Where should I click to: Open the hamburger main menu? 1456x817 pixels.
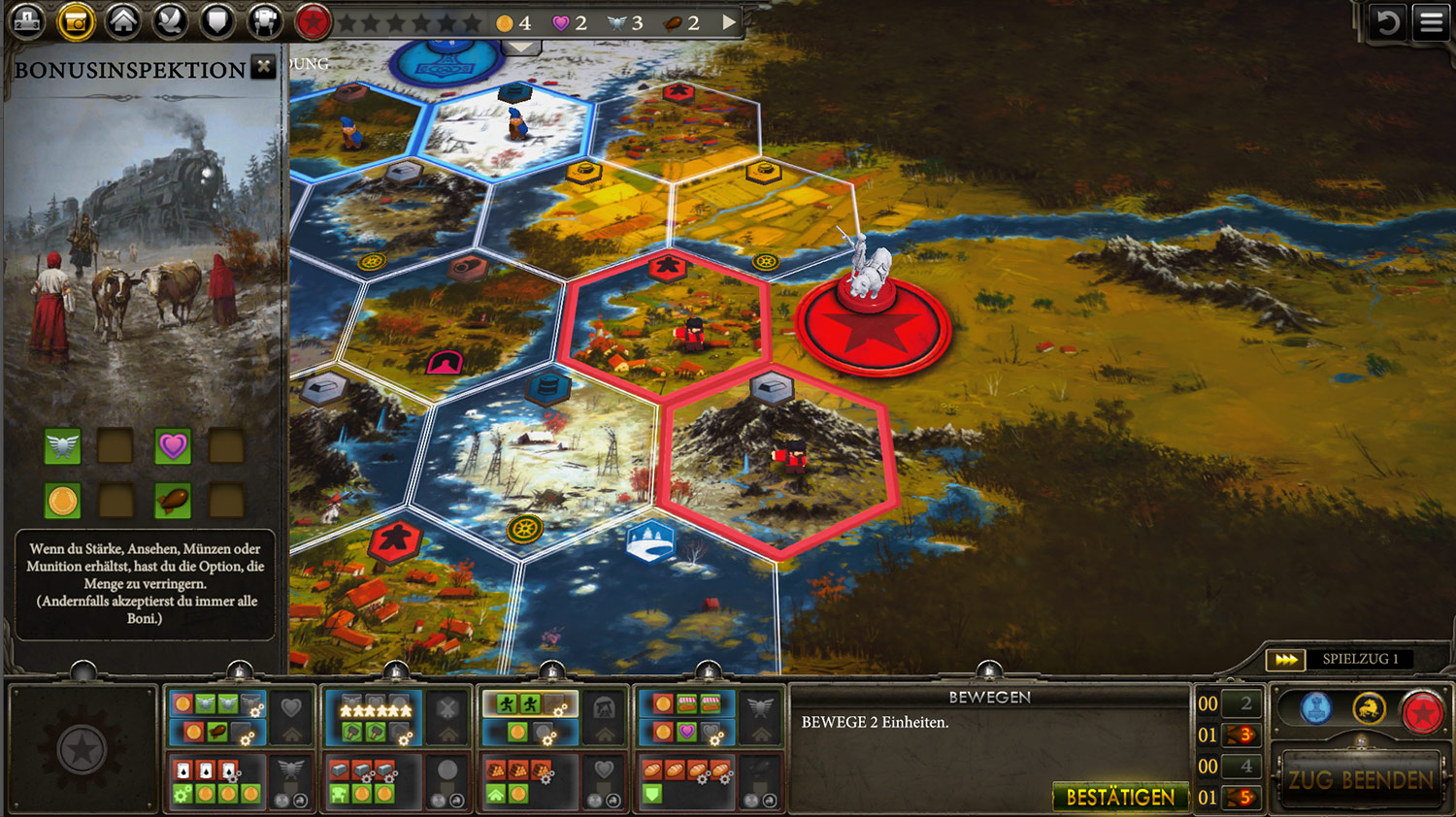click(1432, 21)
